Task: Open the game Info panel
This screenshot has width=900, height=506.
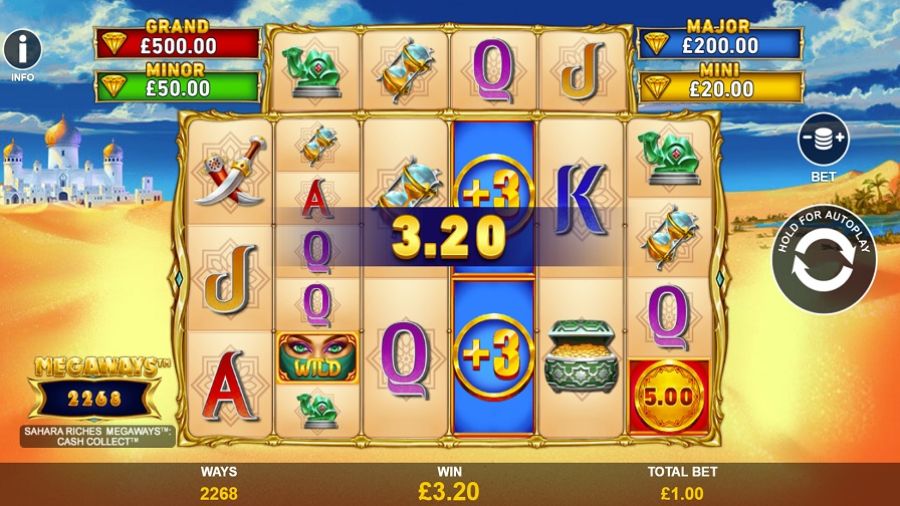Action: [22, 48]
